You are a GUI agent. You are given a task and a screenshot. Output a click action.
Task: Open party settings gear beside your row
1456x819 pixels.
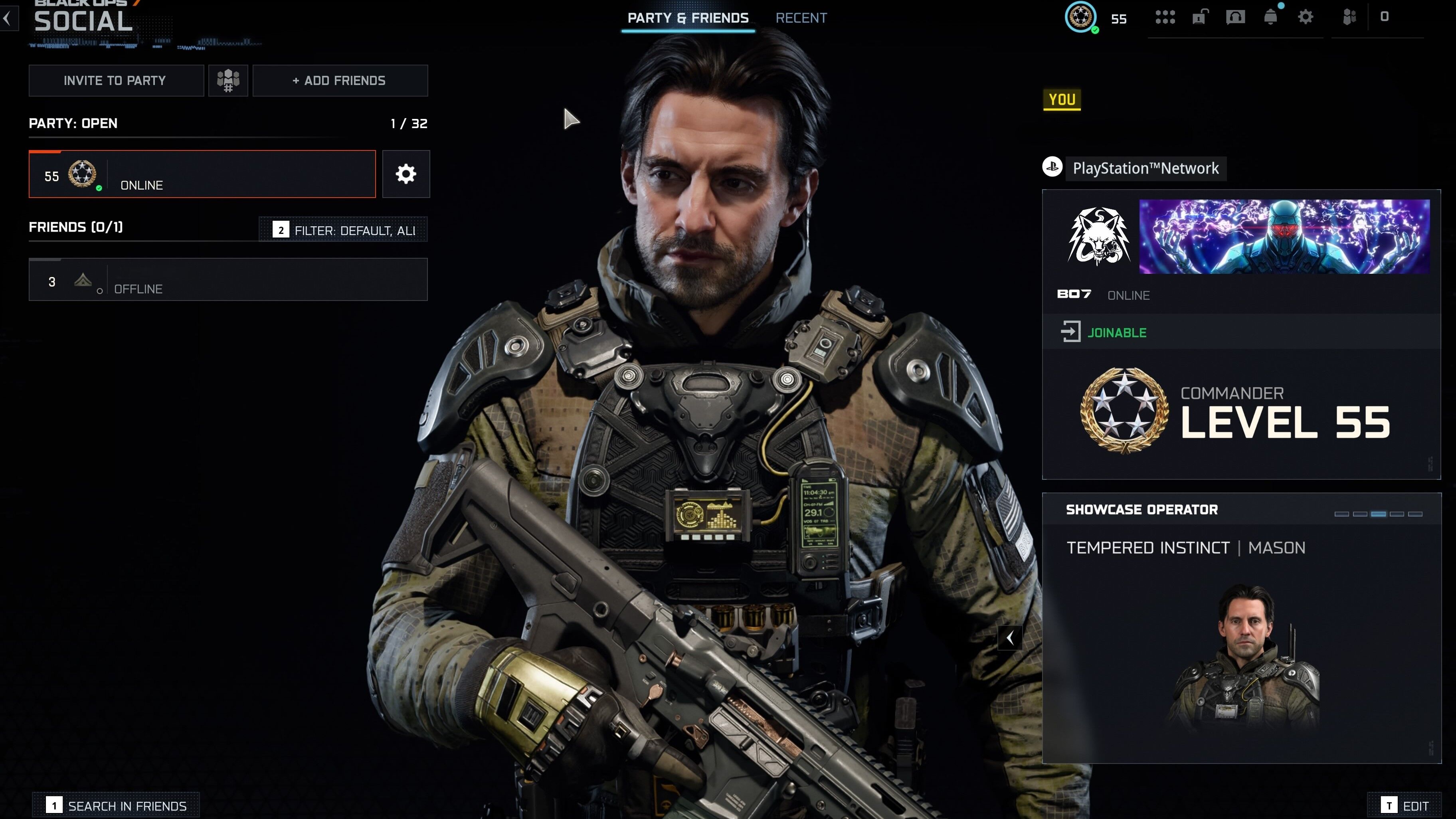(406, 174)
